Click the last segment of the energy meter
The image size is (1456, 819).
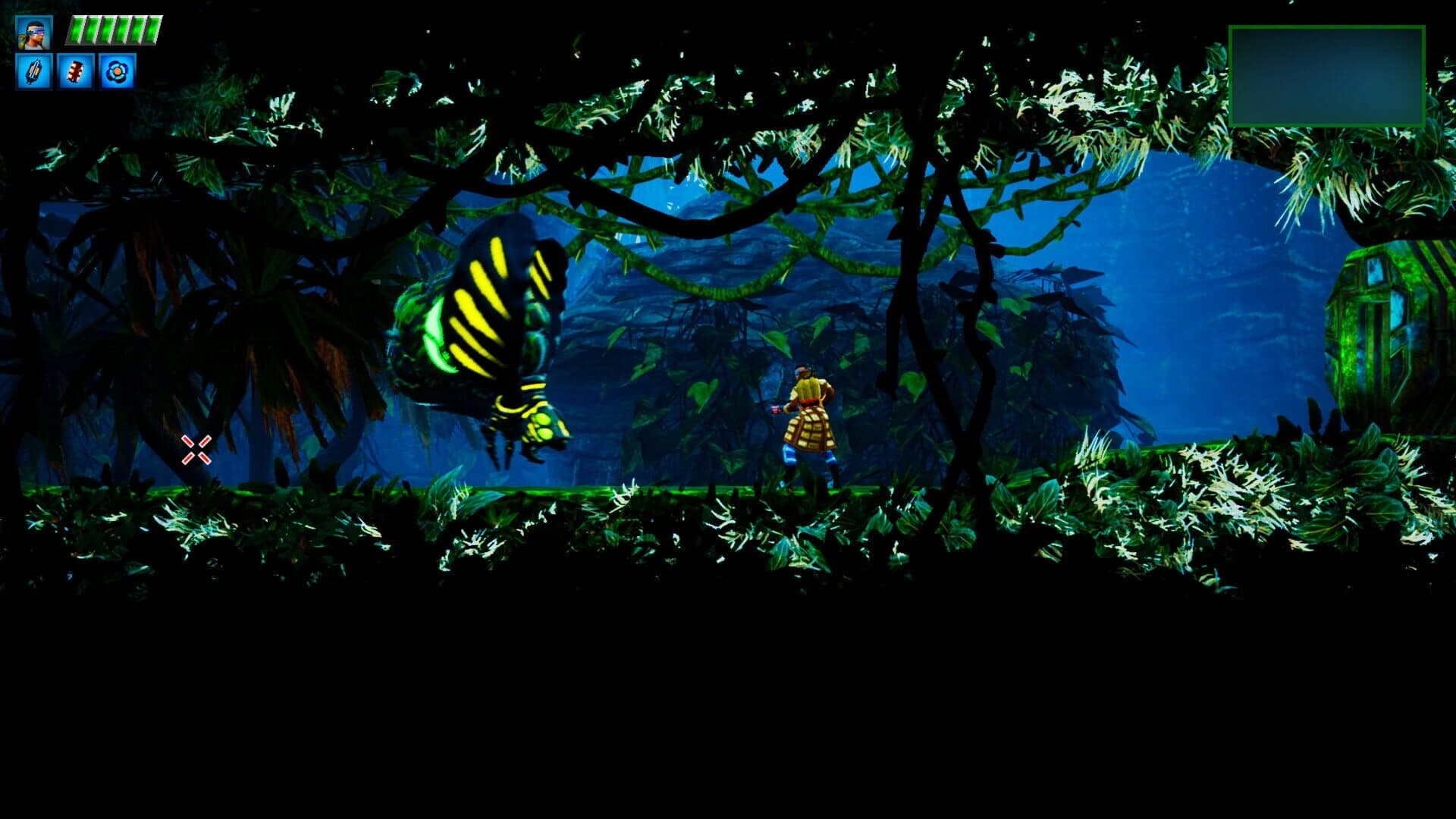click(152, 29)
